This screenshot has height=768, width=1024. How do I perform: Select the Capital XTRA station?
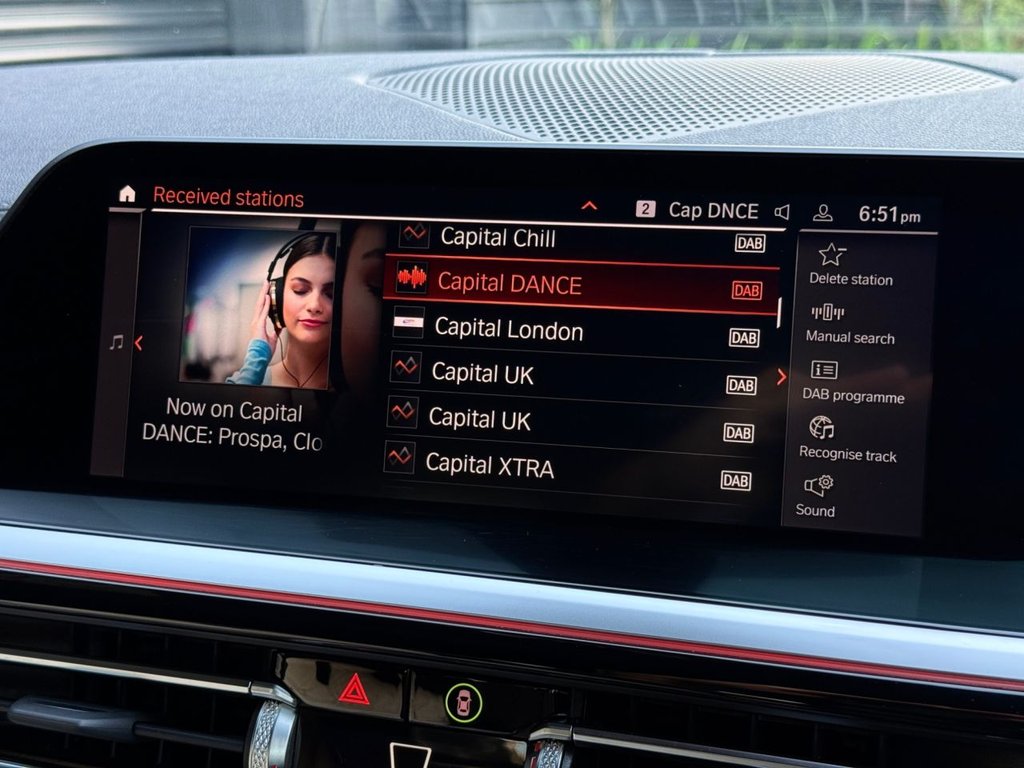pos(489,464)
